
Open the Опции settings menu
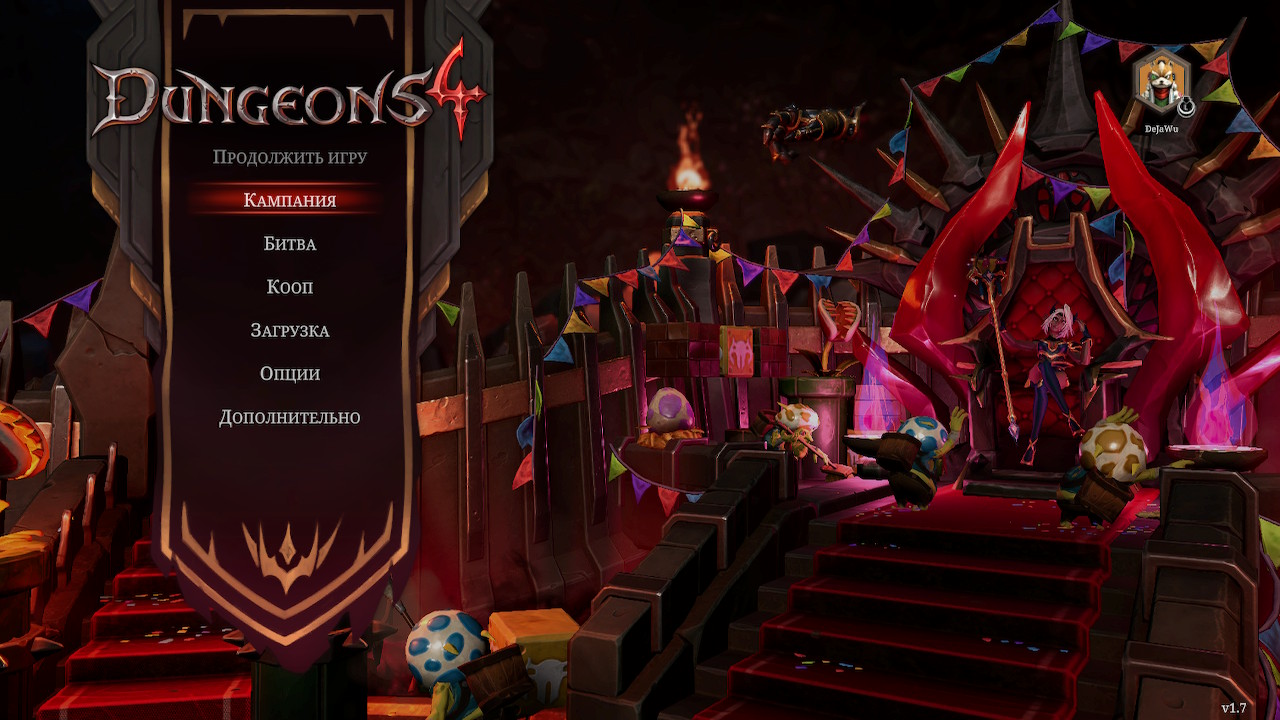point(289,373)
